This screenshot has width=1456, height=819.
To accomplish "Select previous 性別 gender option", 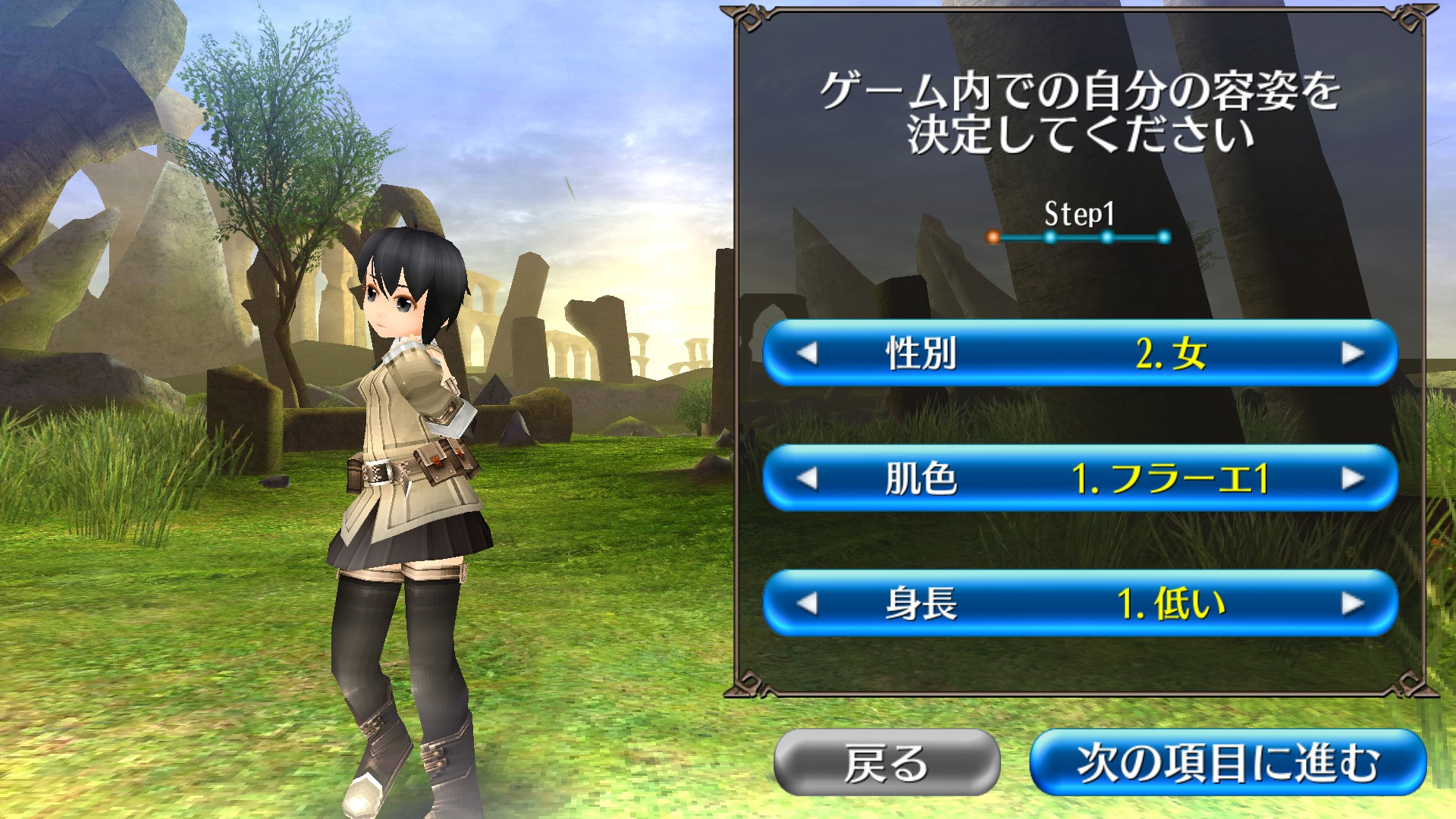I will pos(807,353).
